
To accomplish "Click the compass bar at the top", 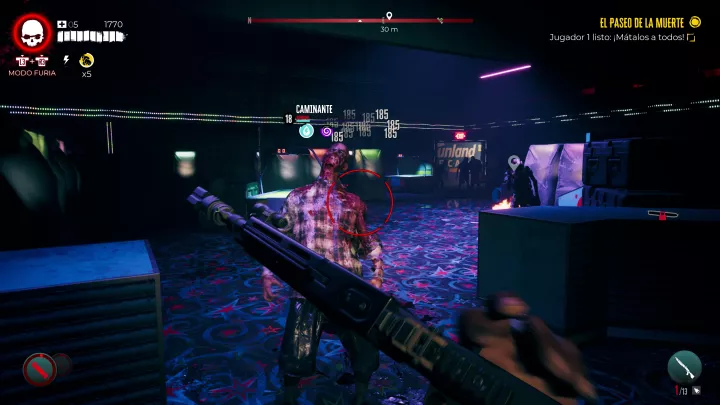I will tap(360, 20).
